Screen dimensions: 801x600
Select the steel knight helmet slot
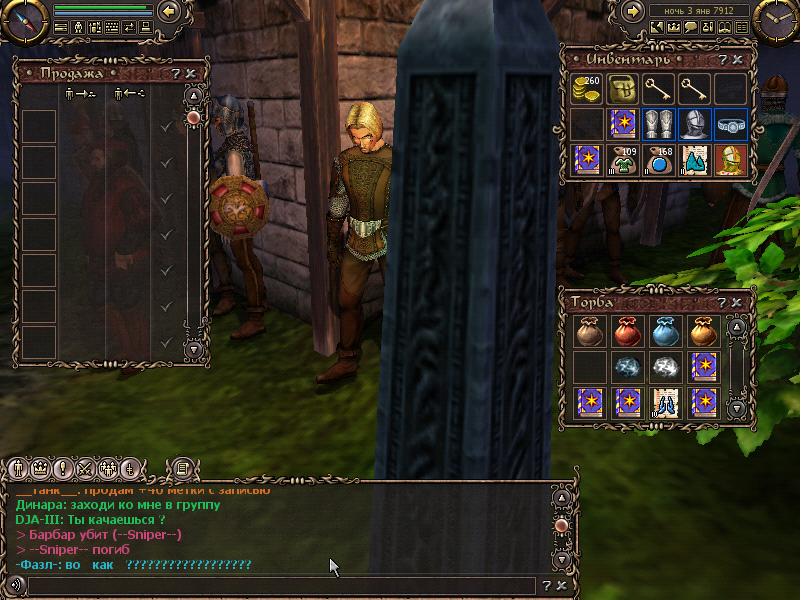694,124
